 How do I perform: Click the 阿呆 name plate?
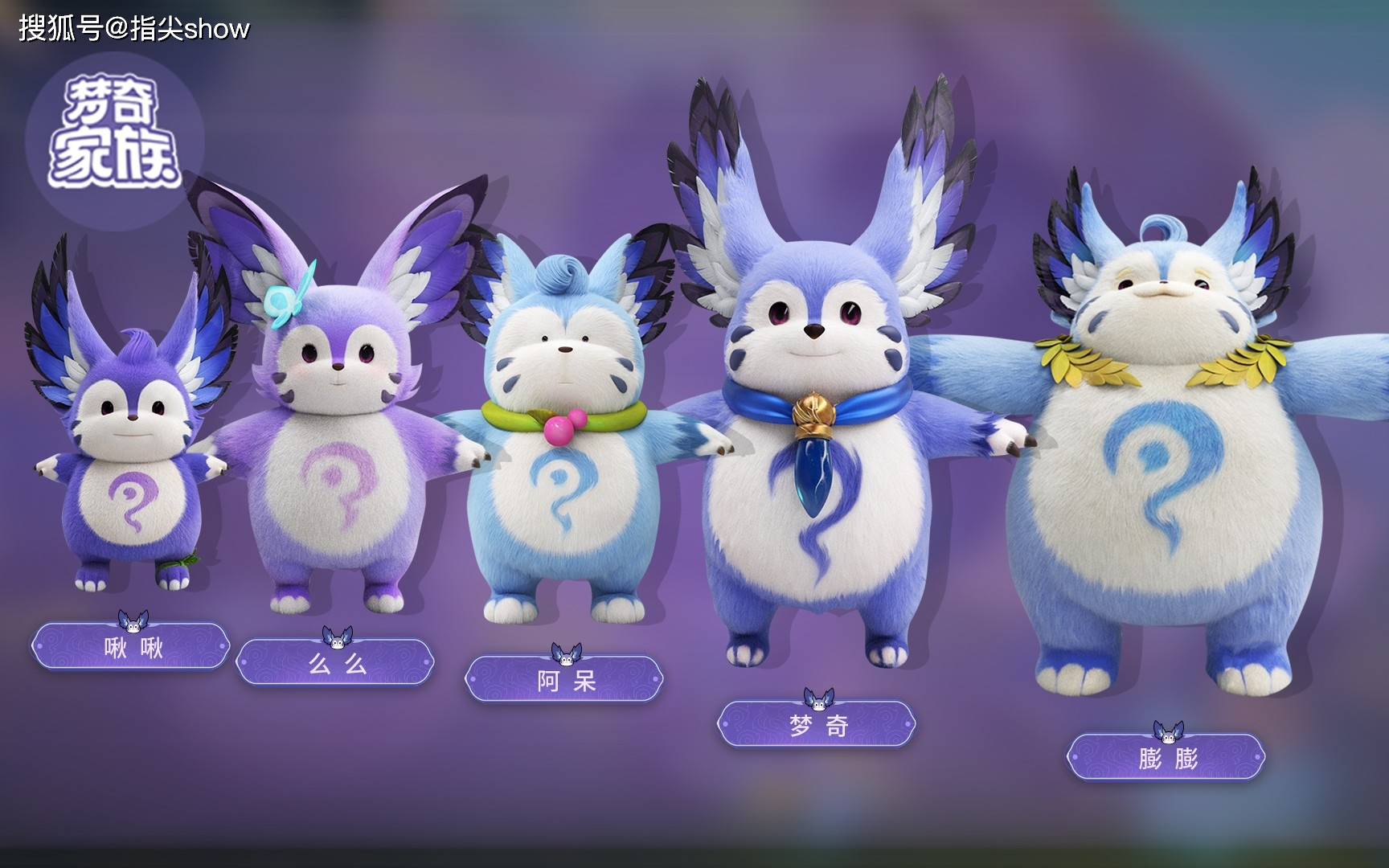pyautogui.click(x=565, y=681)
